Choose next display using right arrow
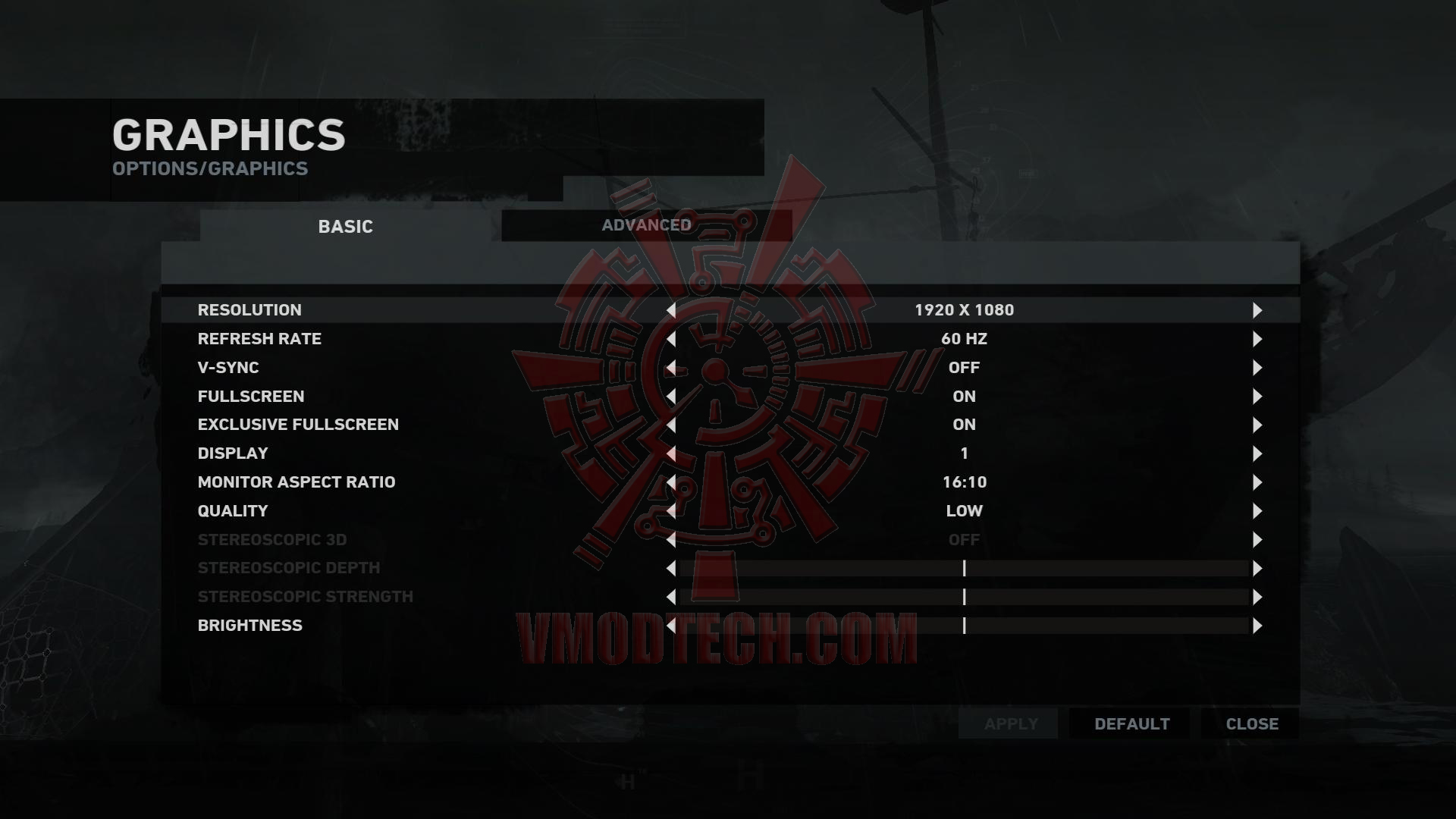1456x819 pixels. 1257,453
